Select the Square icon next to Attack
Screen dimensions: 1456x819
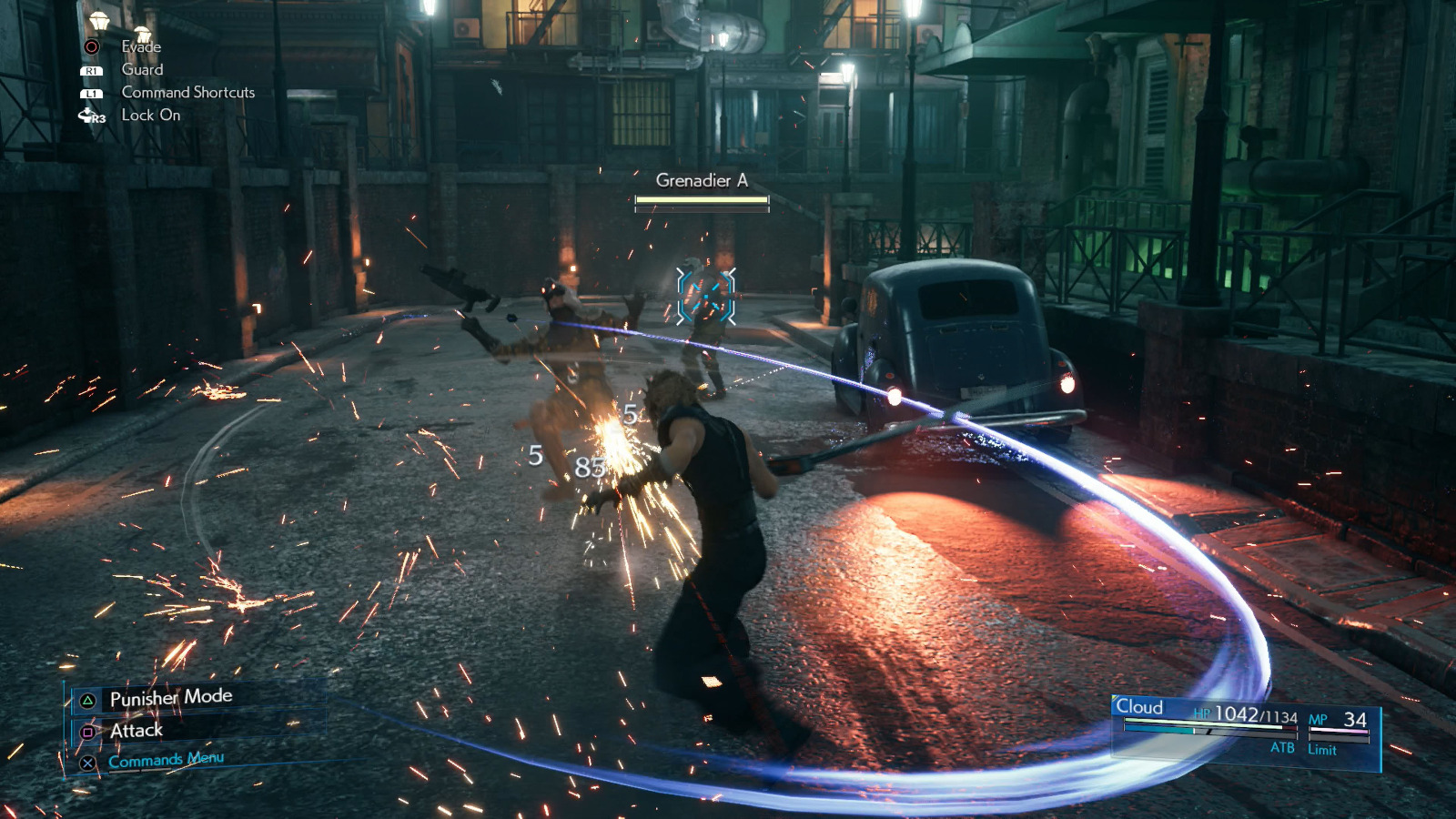click(x=86, y=731)
